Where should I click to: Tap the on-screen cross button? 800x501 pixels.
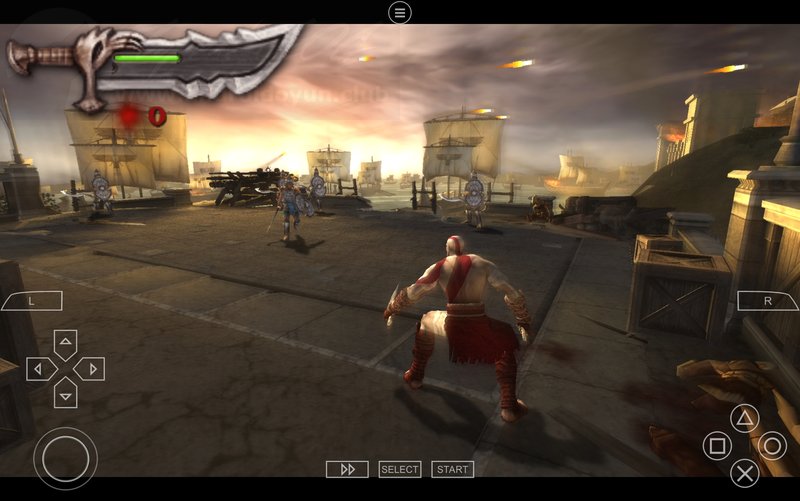coord(744,472)
